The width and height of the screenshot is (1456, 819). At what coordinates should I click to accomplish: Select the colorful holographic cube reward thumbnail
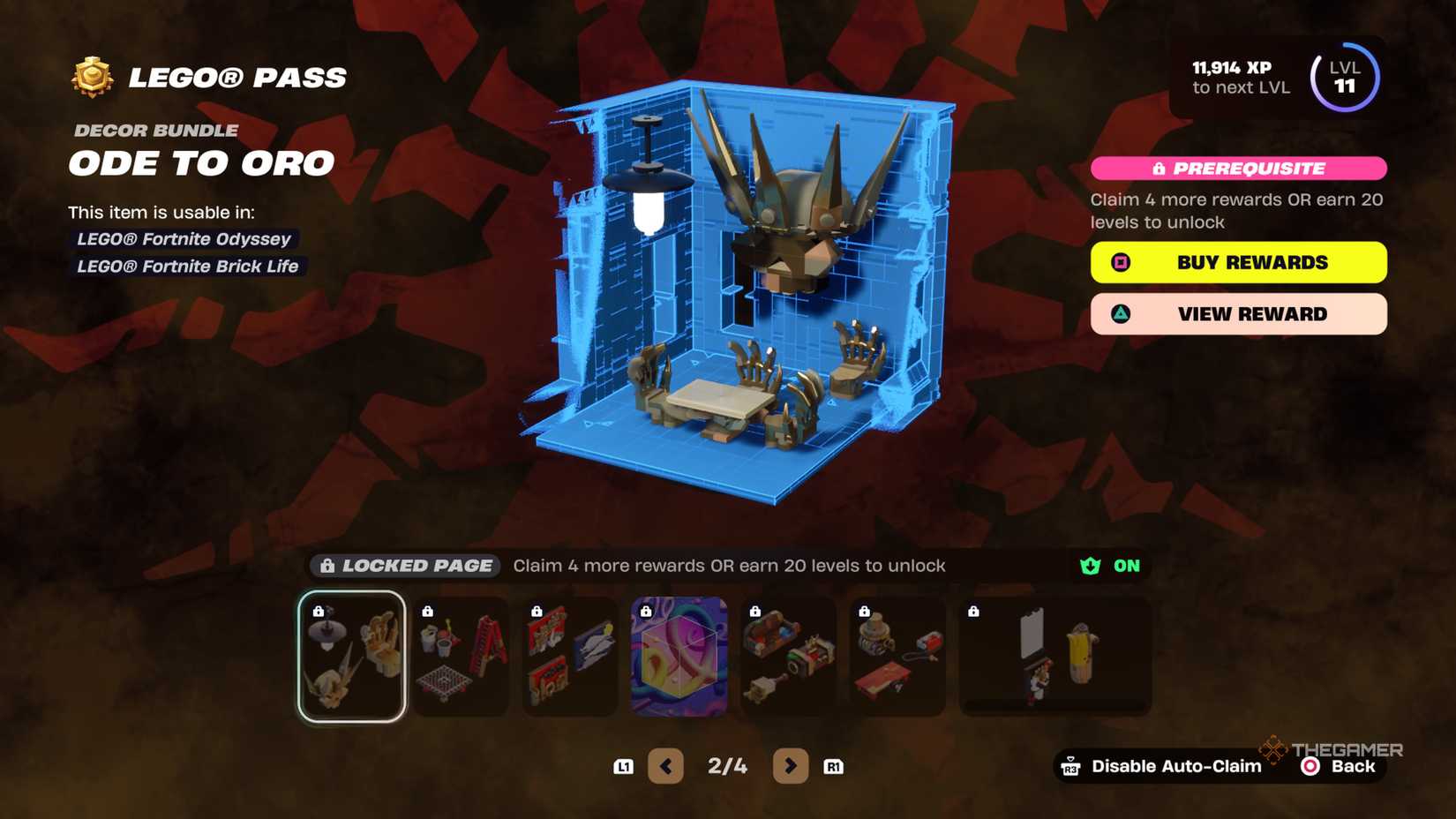coord(679,654)
